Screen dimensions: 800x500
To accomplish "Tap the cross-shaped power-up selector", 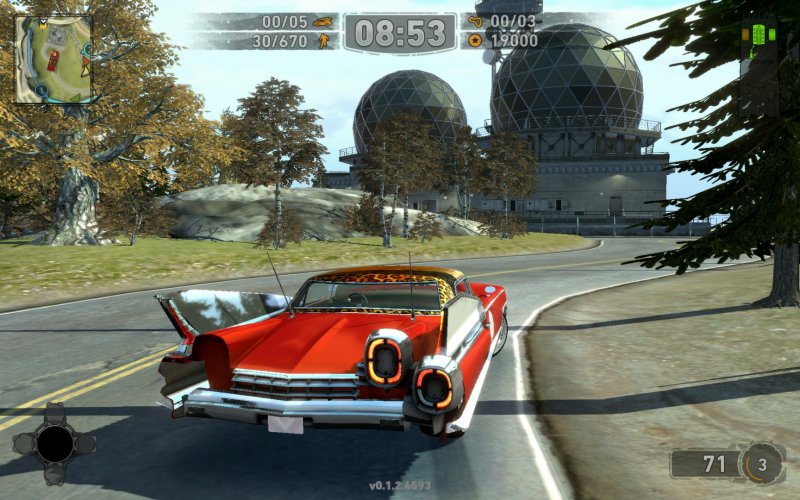I will coord(54,443).
